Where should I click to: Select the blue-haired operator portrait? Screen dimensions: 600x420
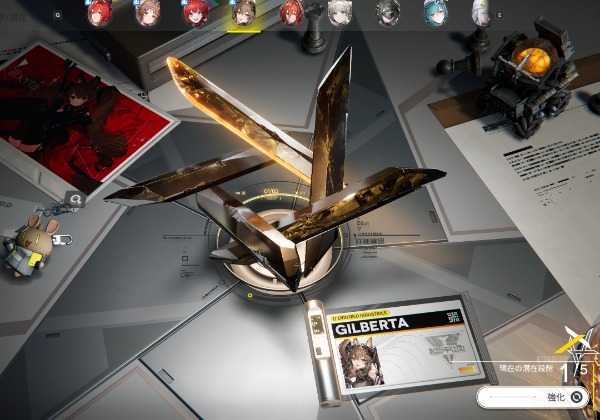pos(434,13)
